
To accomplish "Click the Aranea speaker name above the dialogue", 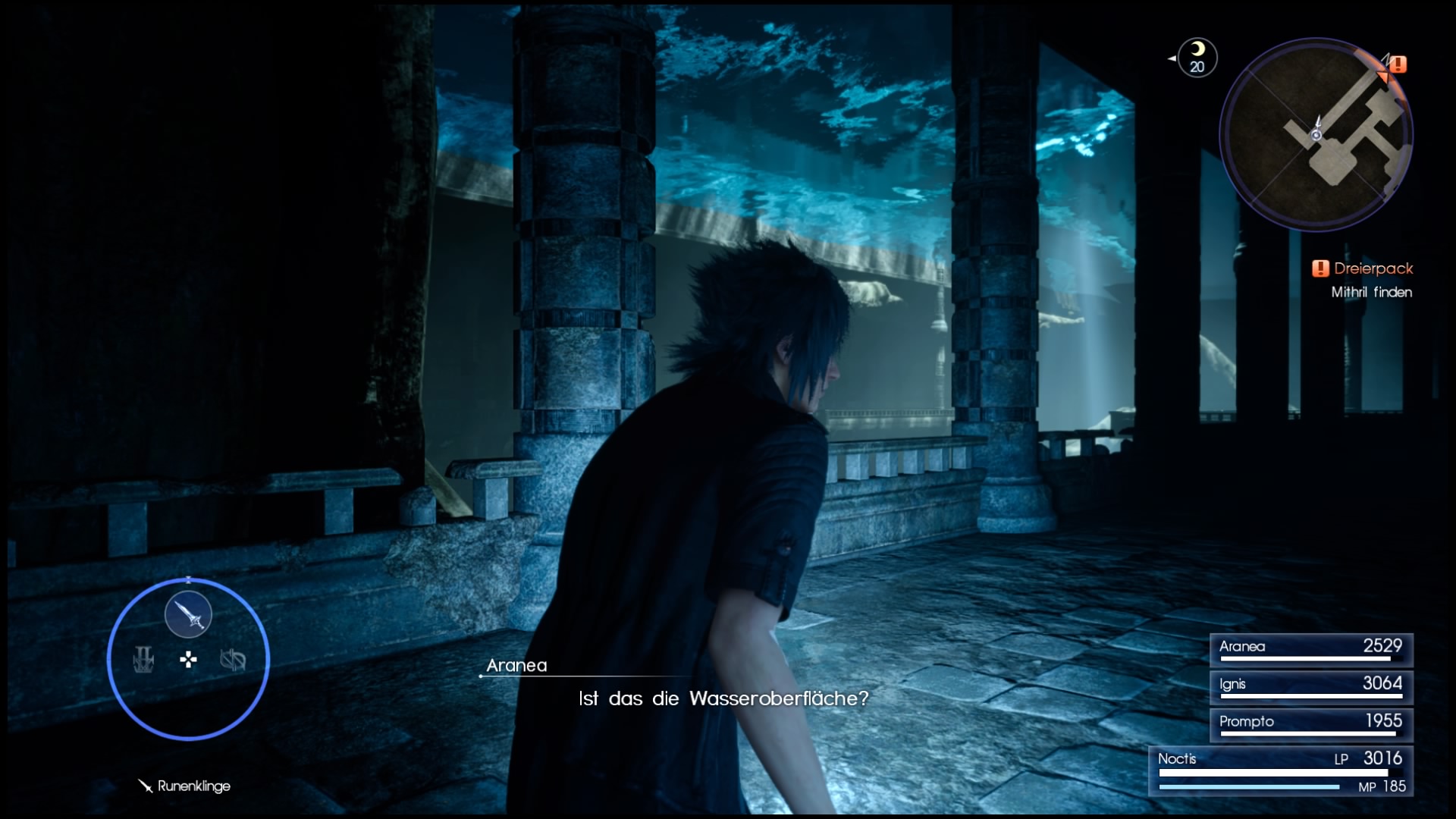I will tap(519, 665).
